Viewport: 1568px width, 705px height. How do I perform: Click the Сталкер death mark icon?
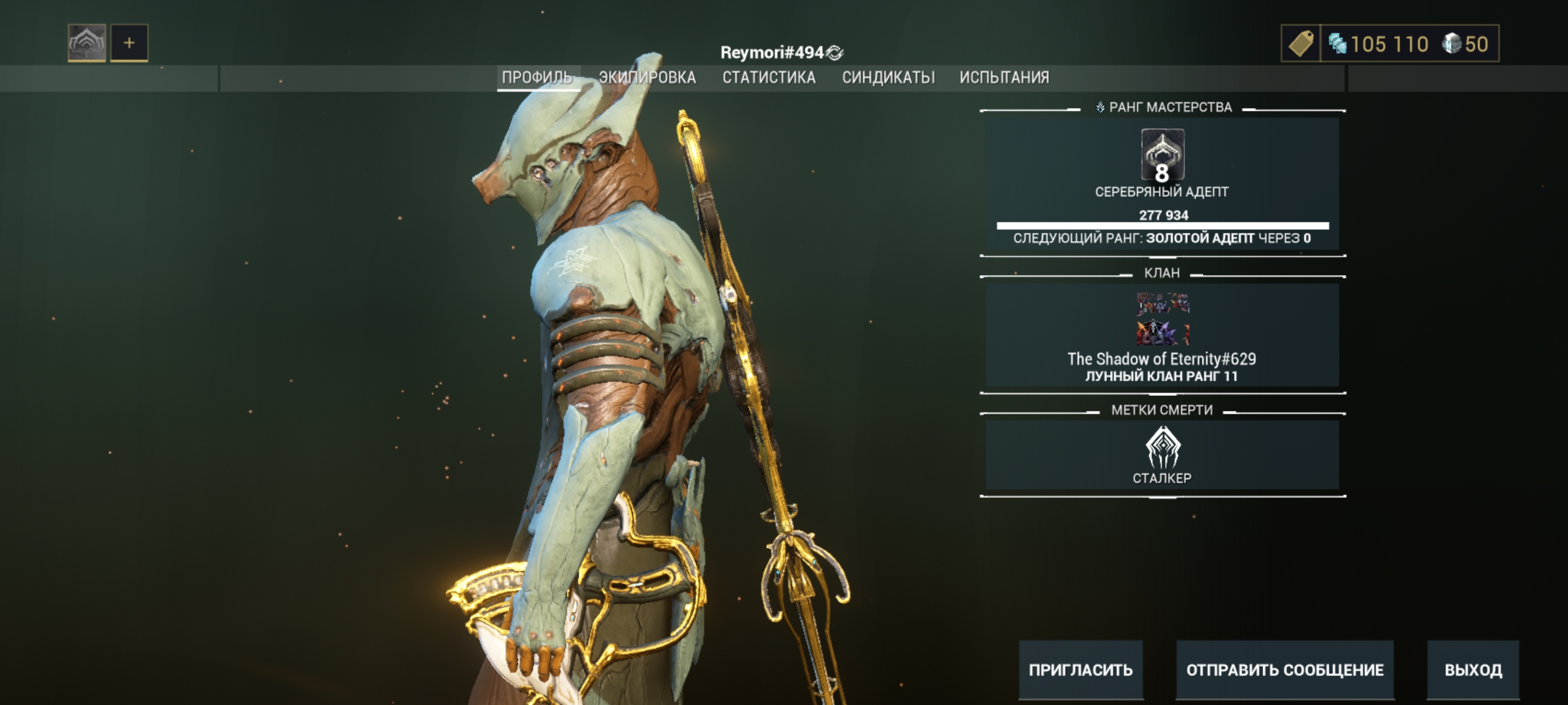(x=1162, y=448)
